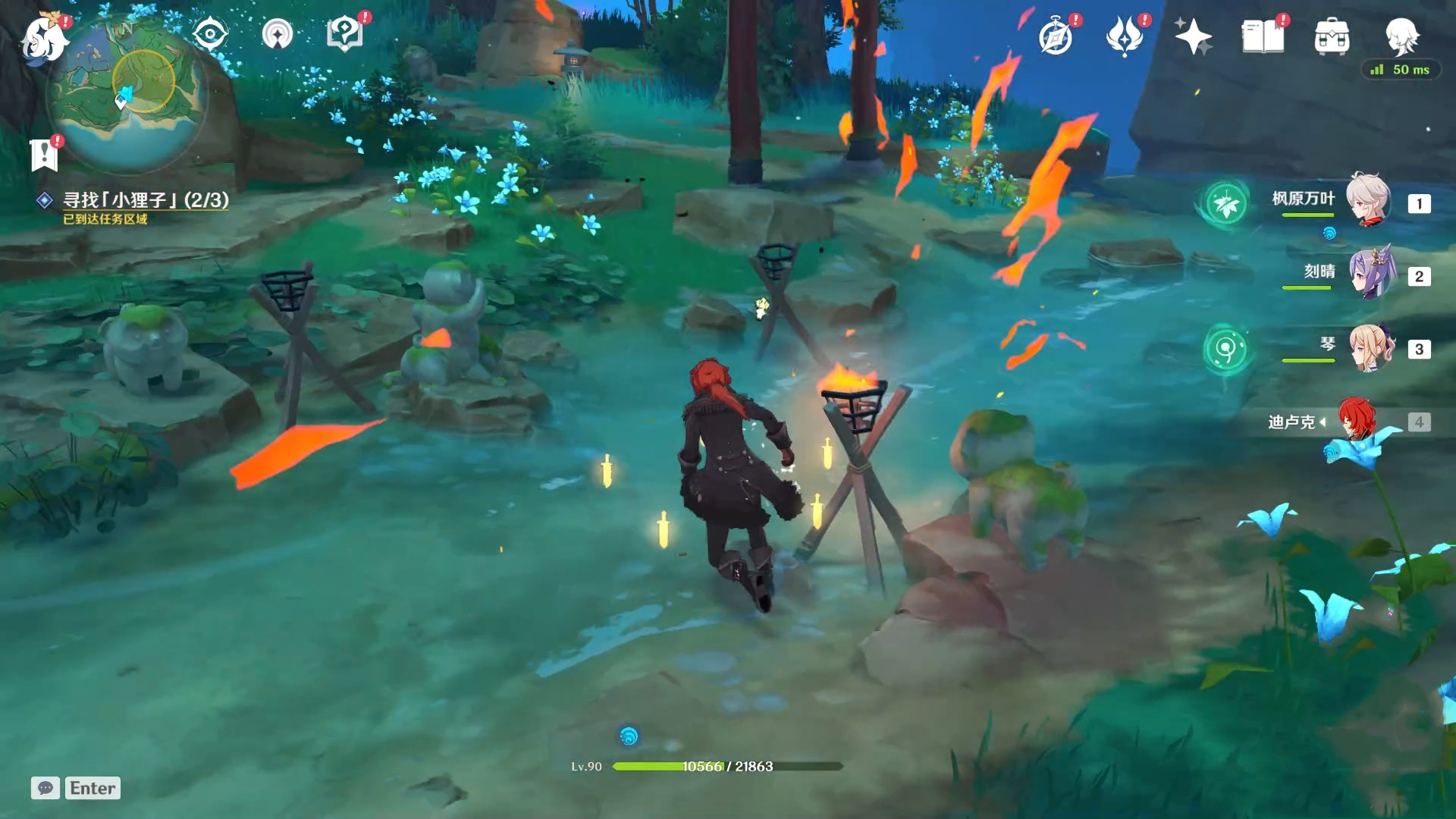This screenshot has height=819, width=1456.
Task: Open the tutorial question mark icon
Action: [x=344, y=34]
